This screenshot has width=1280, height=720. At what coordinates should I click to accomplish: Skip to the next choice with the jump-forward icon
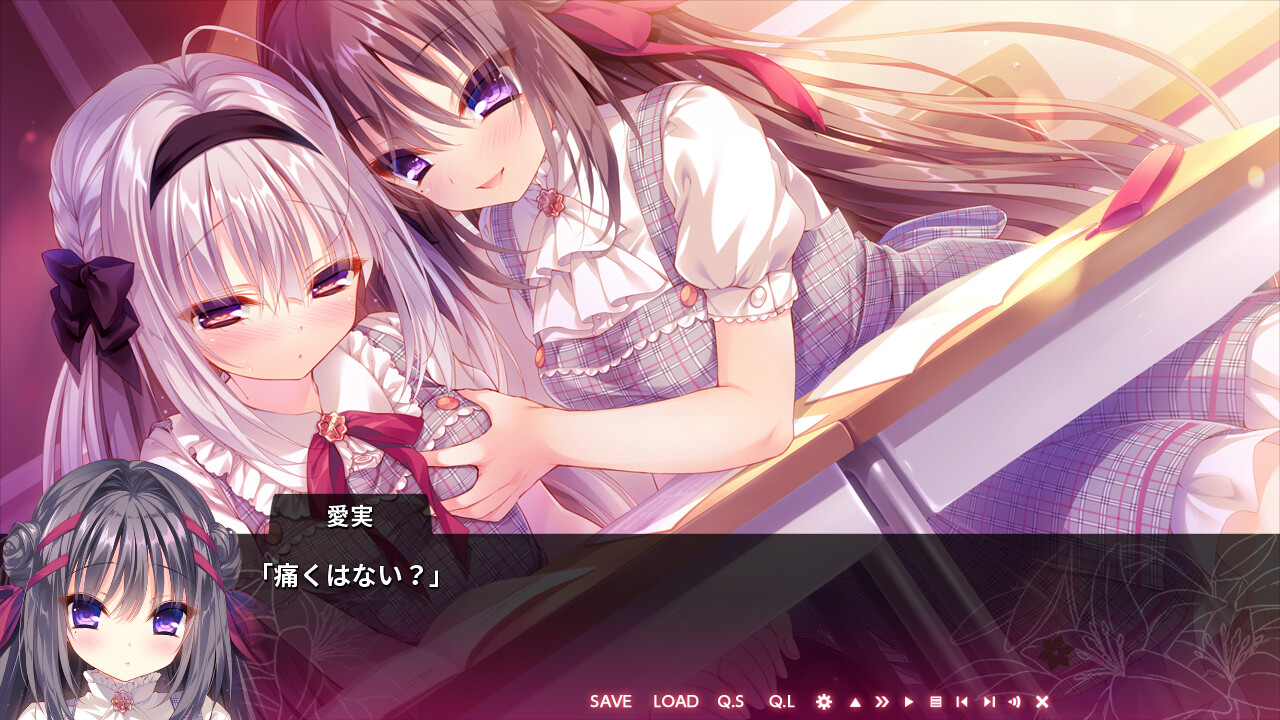[988, 702]
